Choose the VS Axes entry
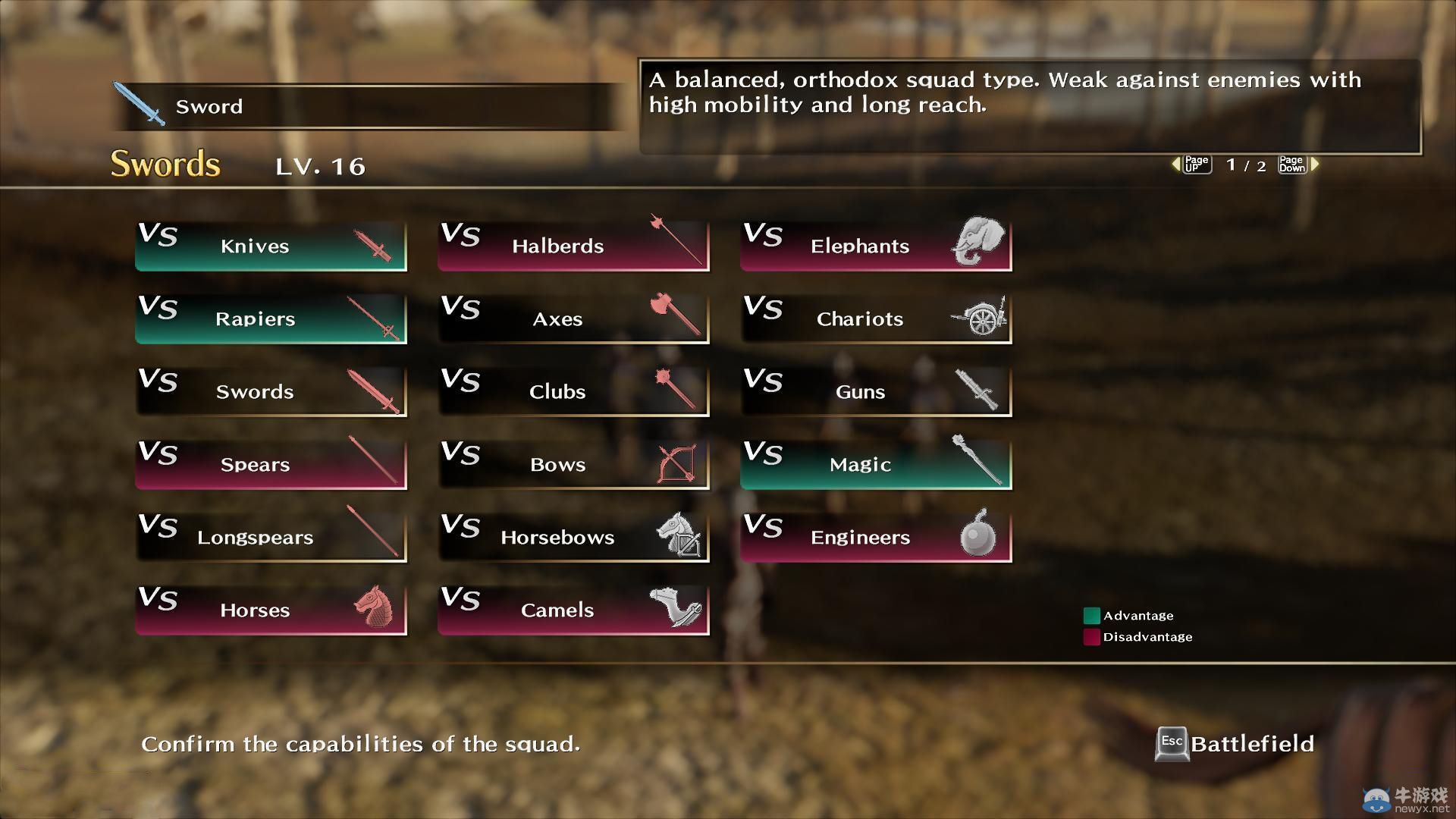The image size is (1456, 819). 573,318
